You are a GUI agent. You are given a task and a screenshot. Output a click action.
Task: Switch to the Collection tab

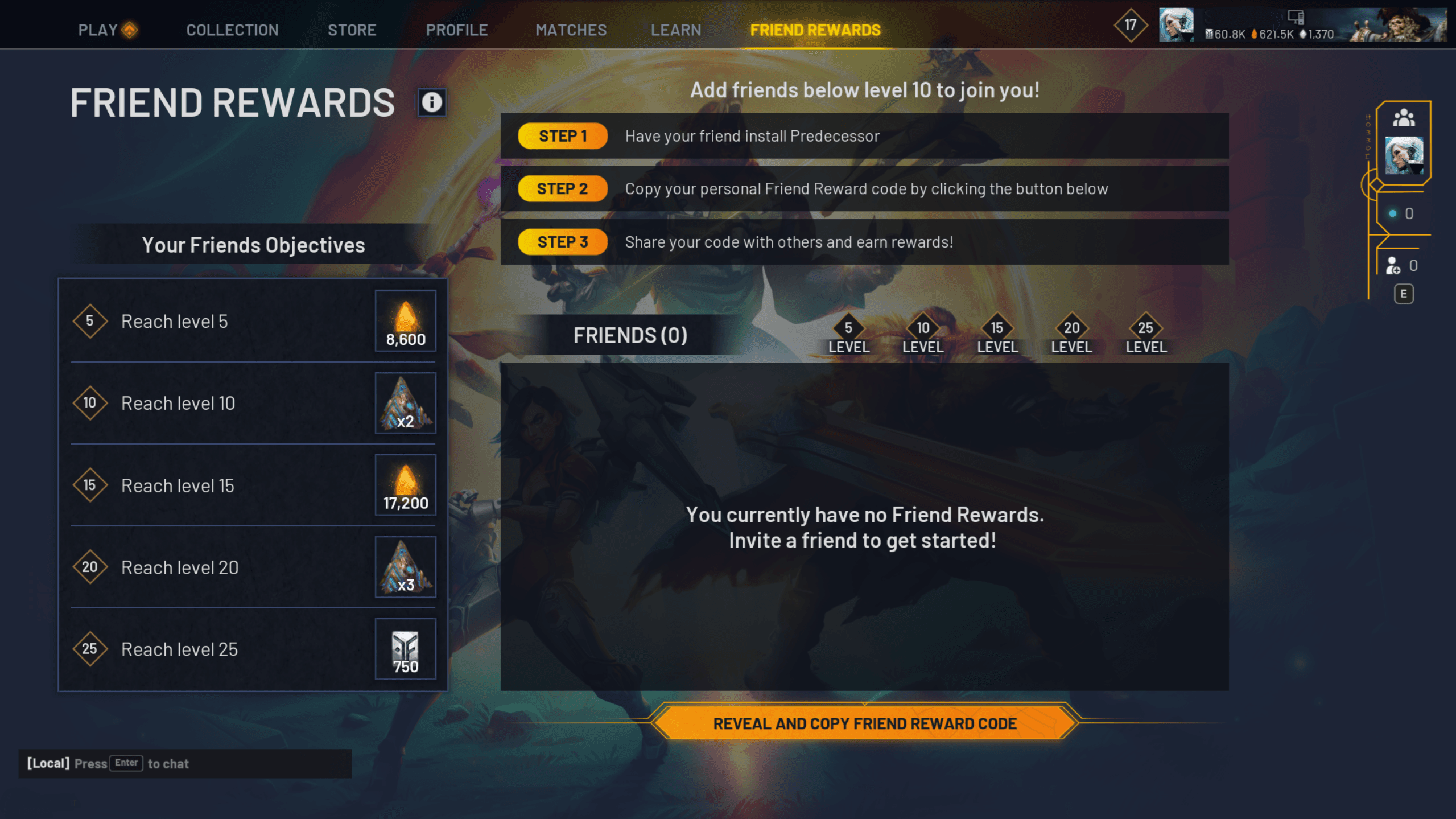232,30
